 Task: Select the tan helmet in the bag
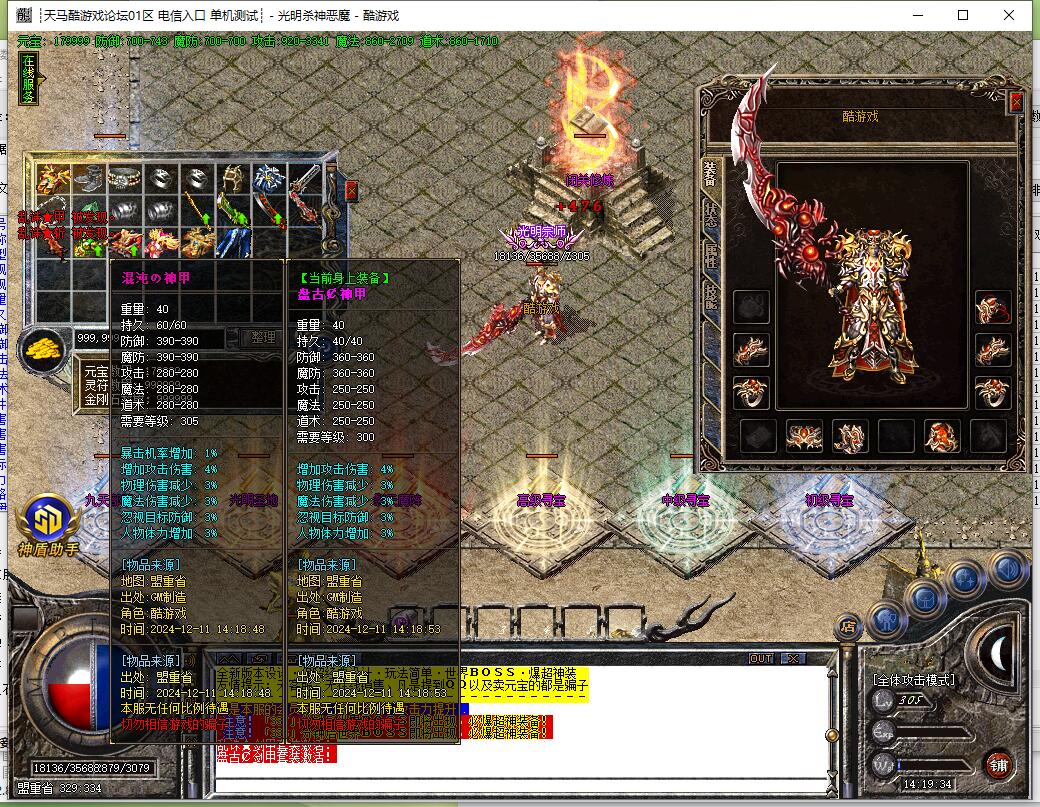click(234, 180)
